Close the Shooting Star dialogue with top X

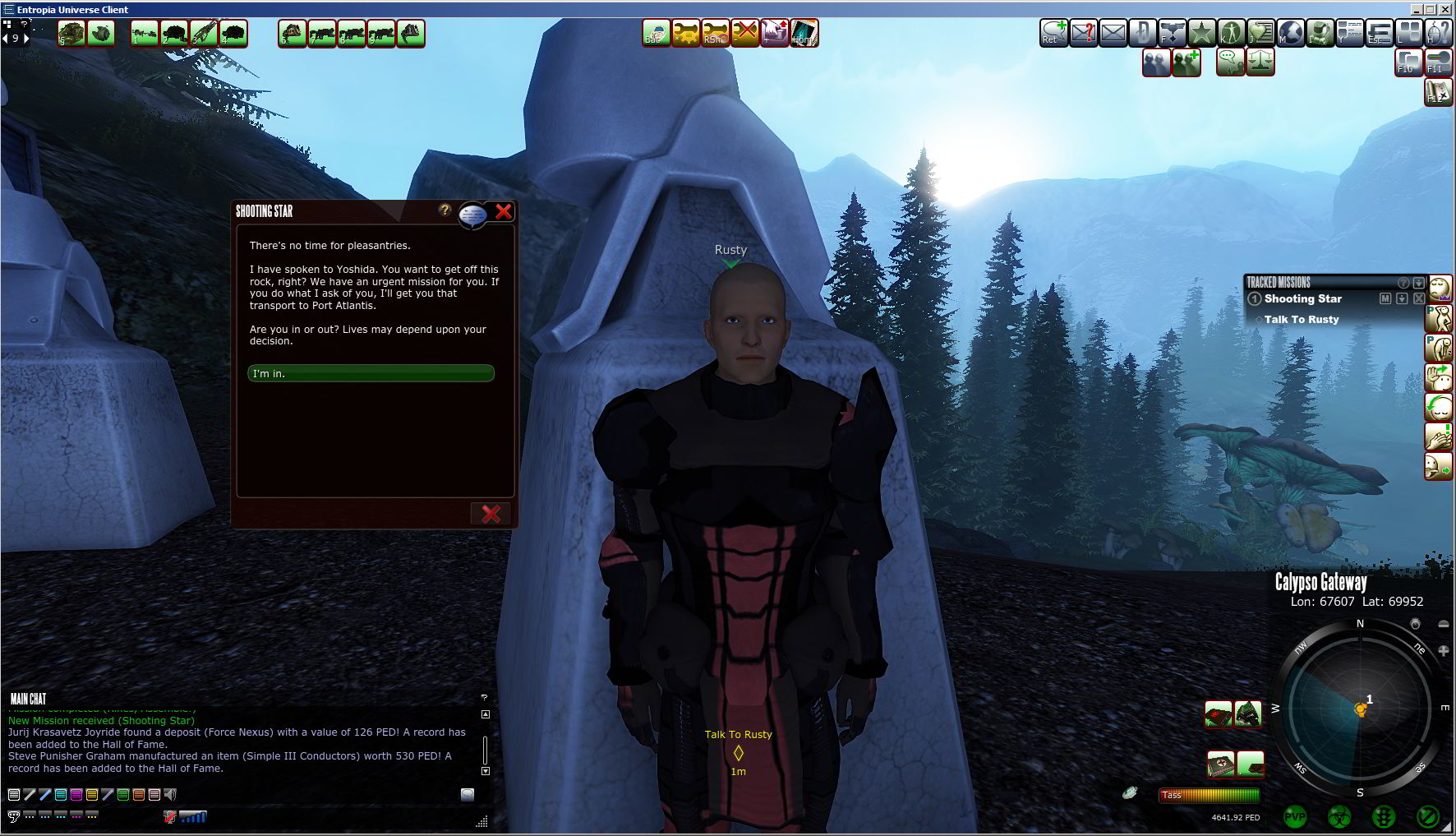tap(504, 211)
